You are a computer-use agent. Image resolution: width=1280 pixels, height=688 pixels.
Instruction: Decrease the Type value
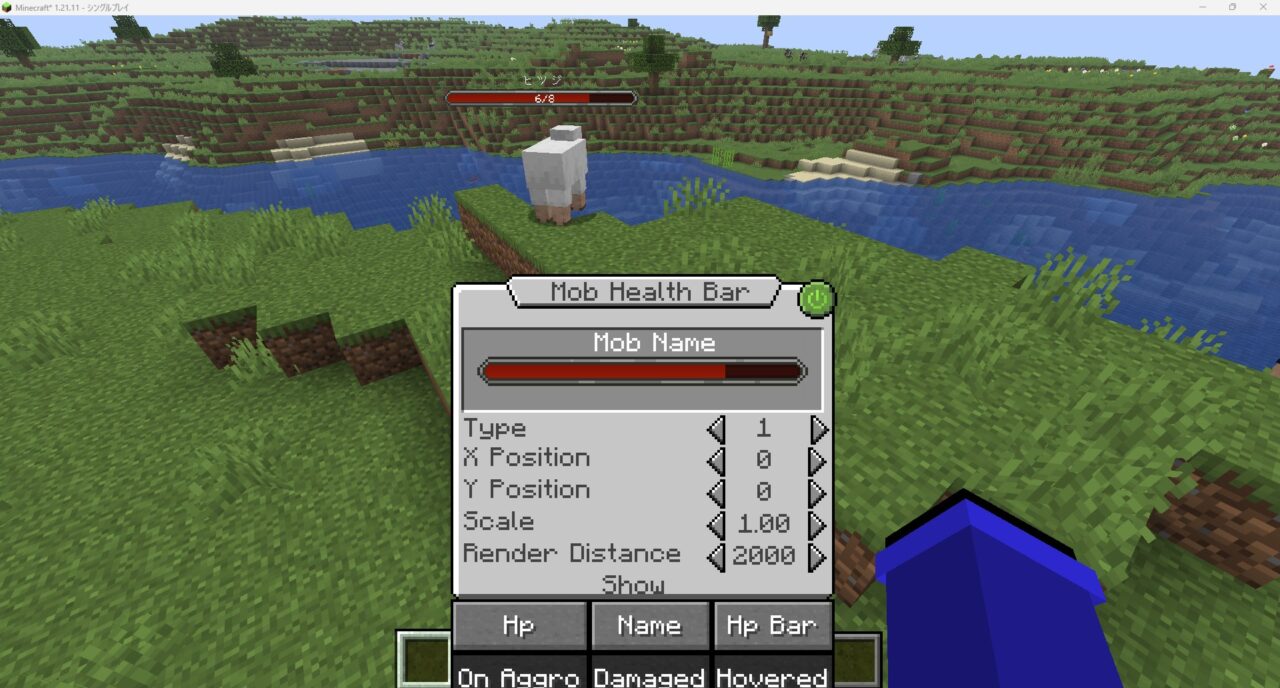715,430
